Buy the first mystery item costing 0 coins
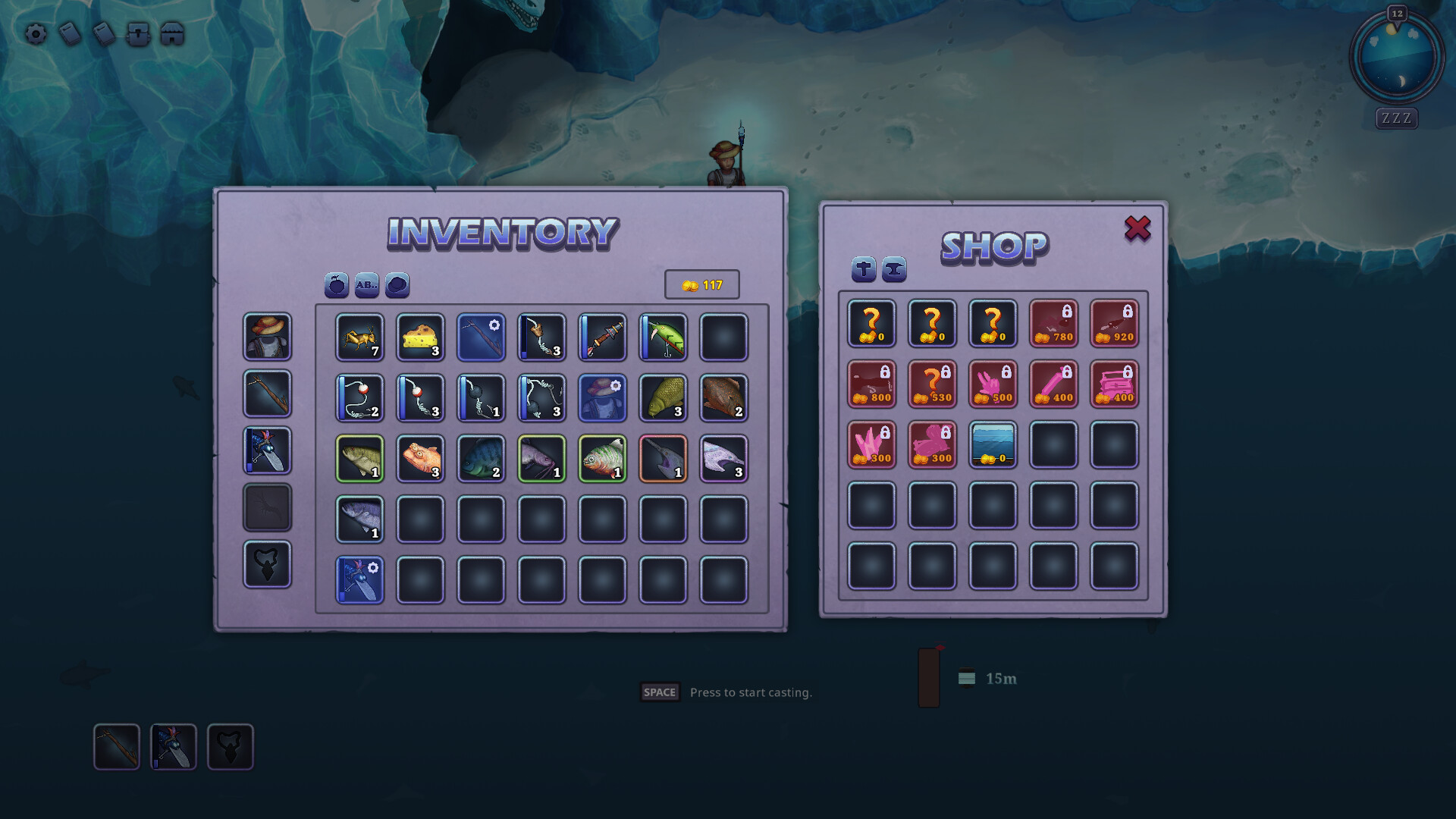1456x819 pixels. [871, 324]
